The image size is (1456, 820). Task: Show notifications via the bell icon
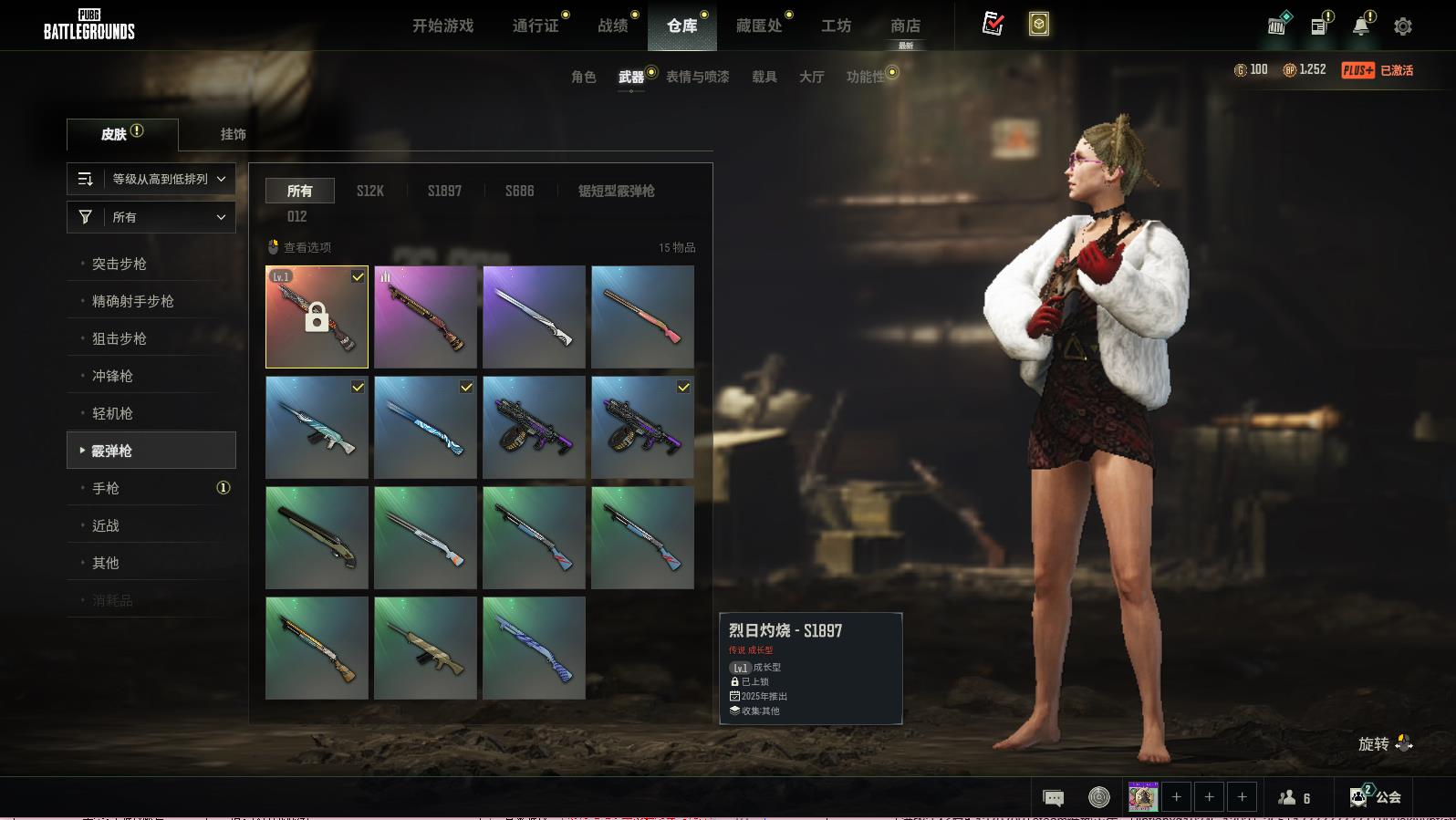(1361, 26)
